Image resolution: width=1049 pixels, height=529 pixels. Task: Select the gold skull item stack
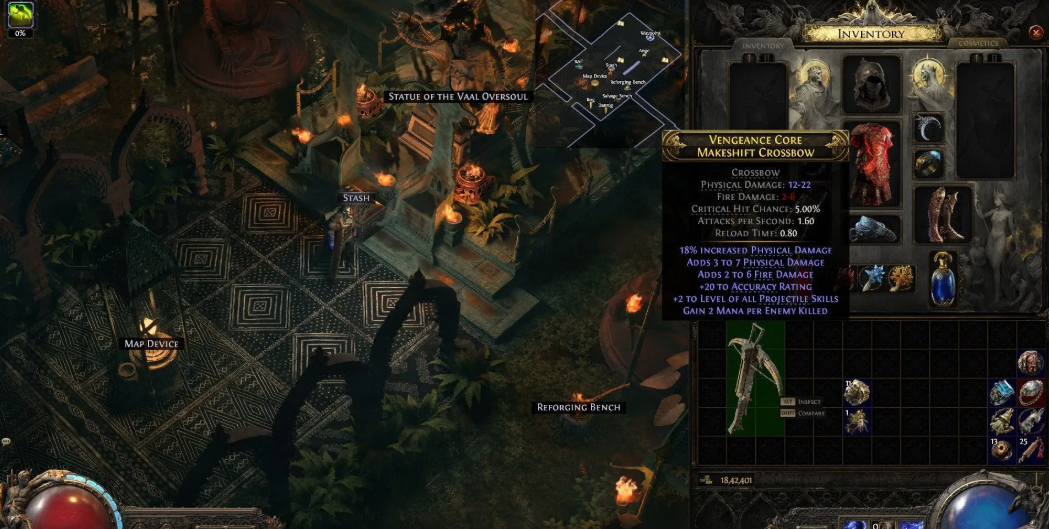[856, 392]
